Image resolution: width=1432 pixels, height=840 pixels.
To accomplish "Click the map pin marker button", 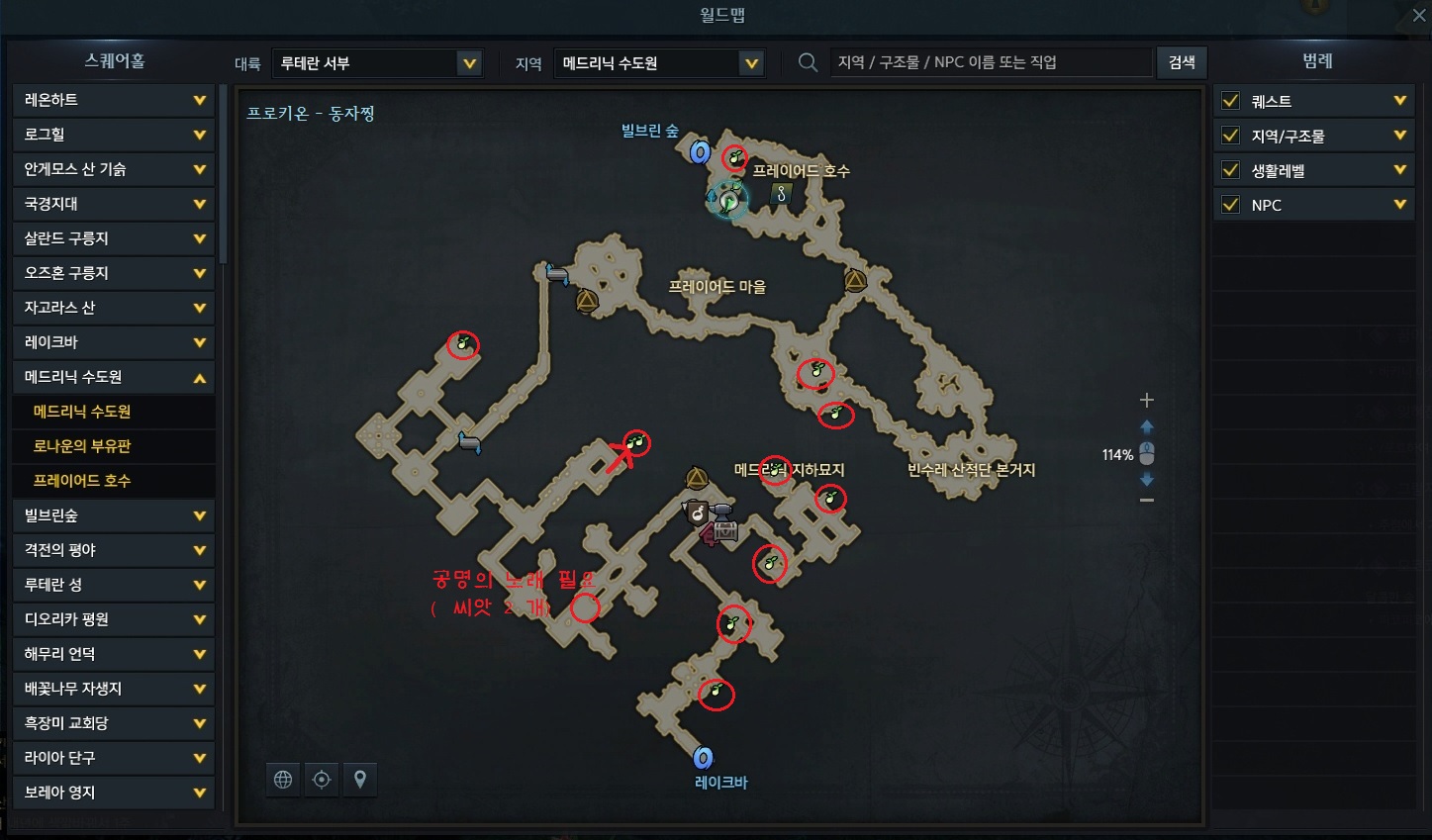I will tap(360, 780).
